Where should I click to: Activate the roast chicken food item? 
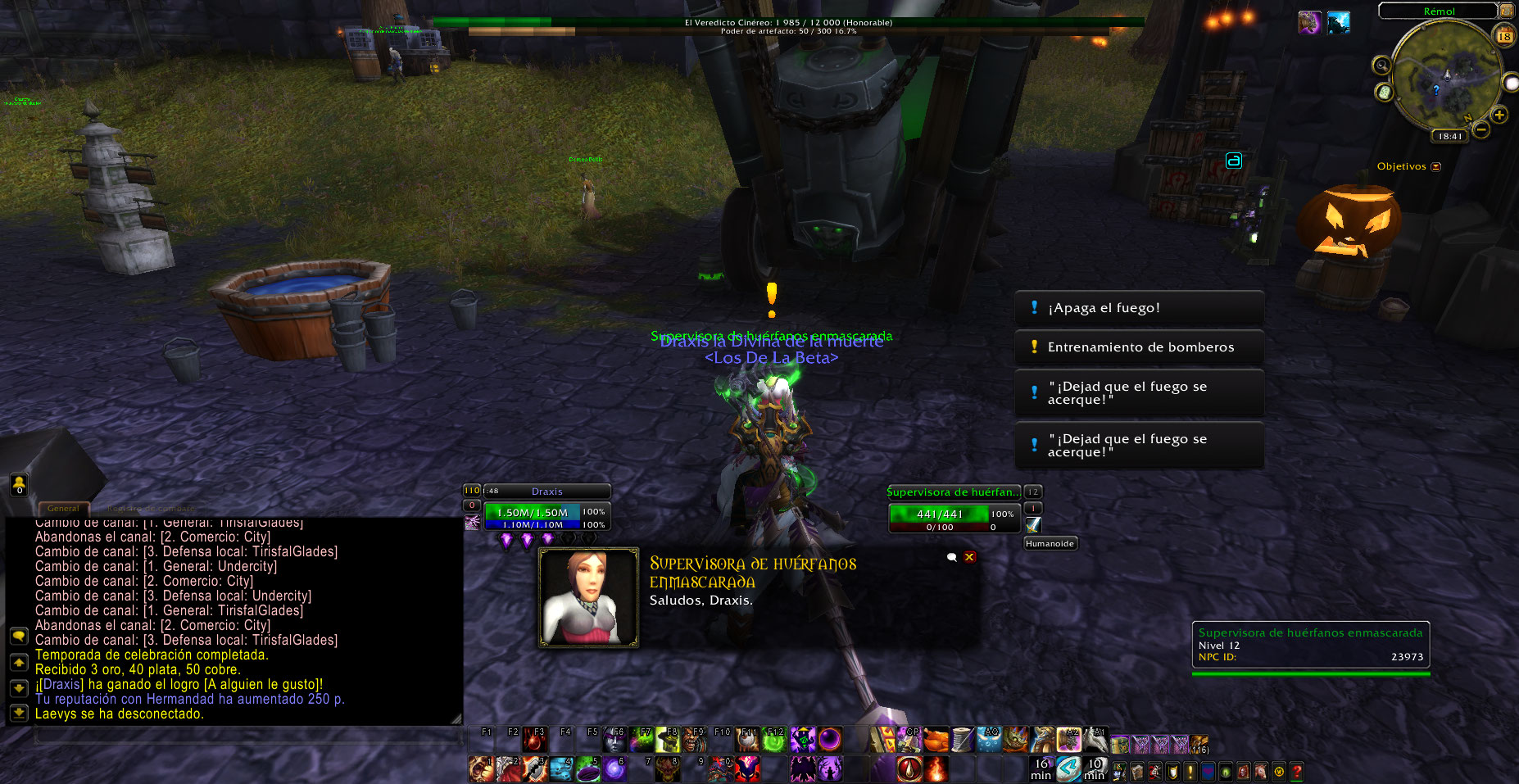pos(936,741)
